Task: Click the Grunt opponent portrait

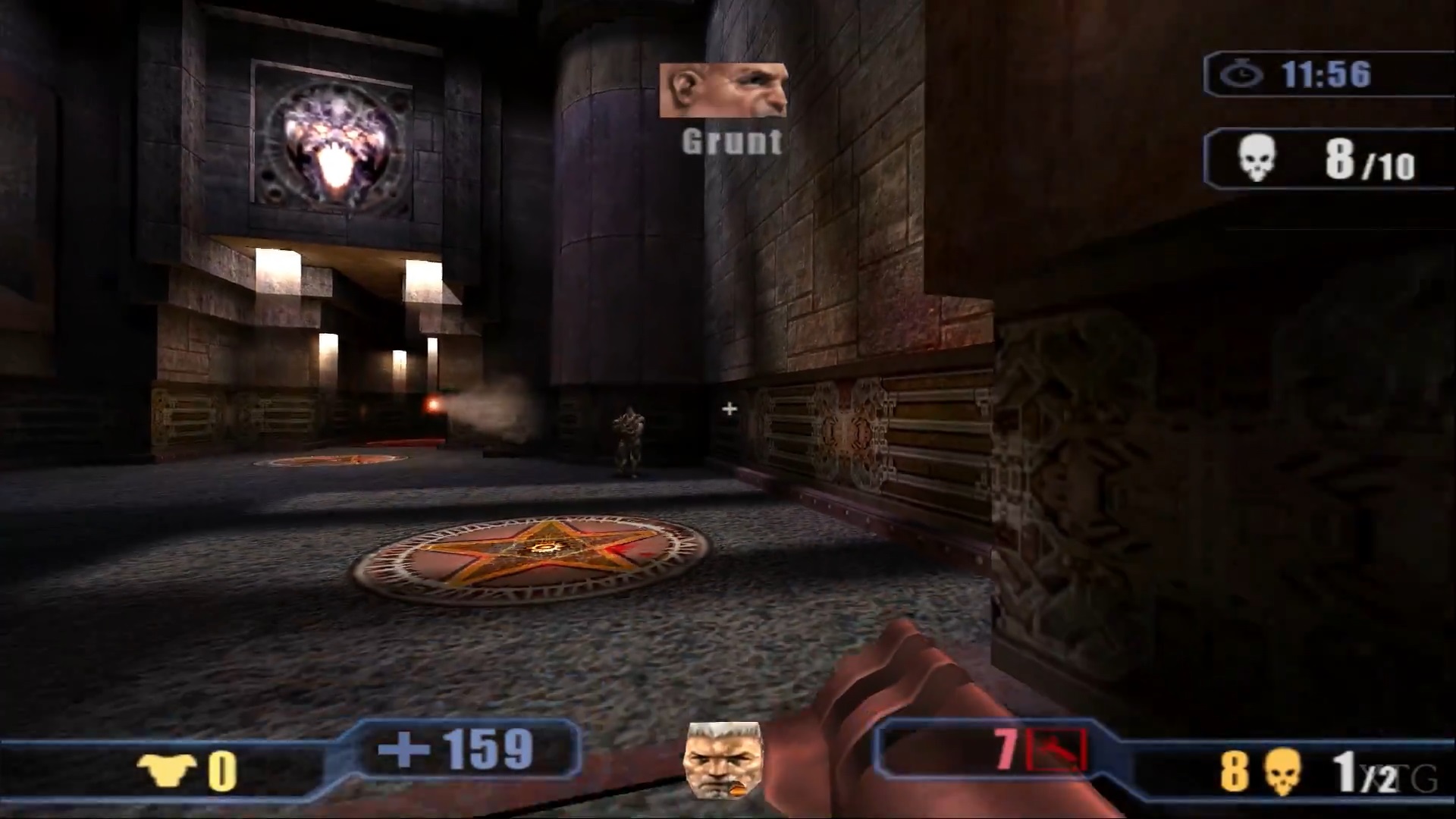Action: click(x=723, y=90)
